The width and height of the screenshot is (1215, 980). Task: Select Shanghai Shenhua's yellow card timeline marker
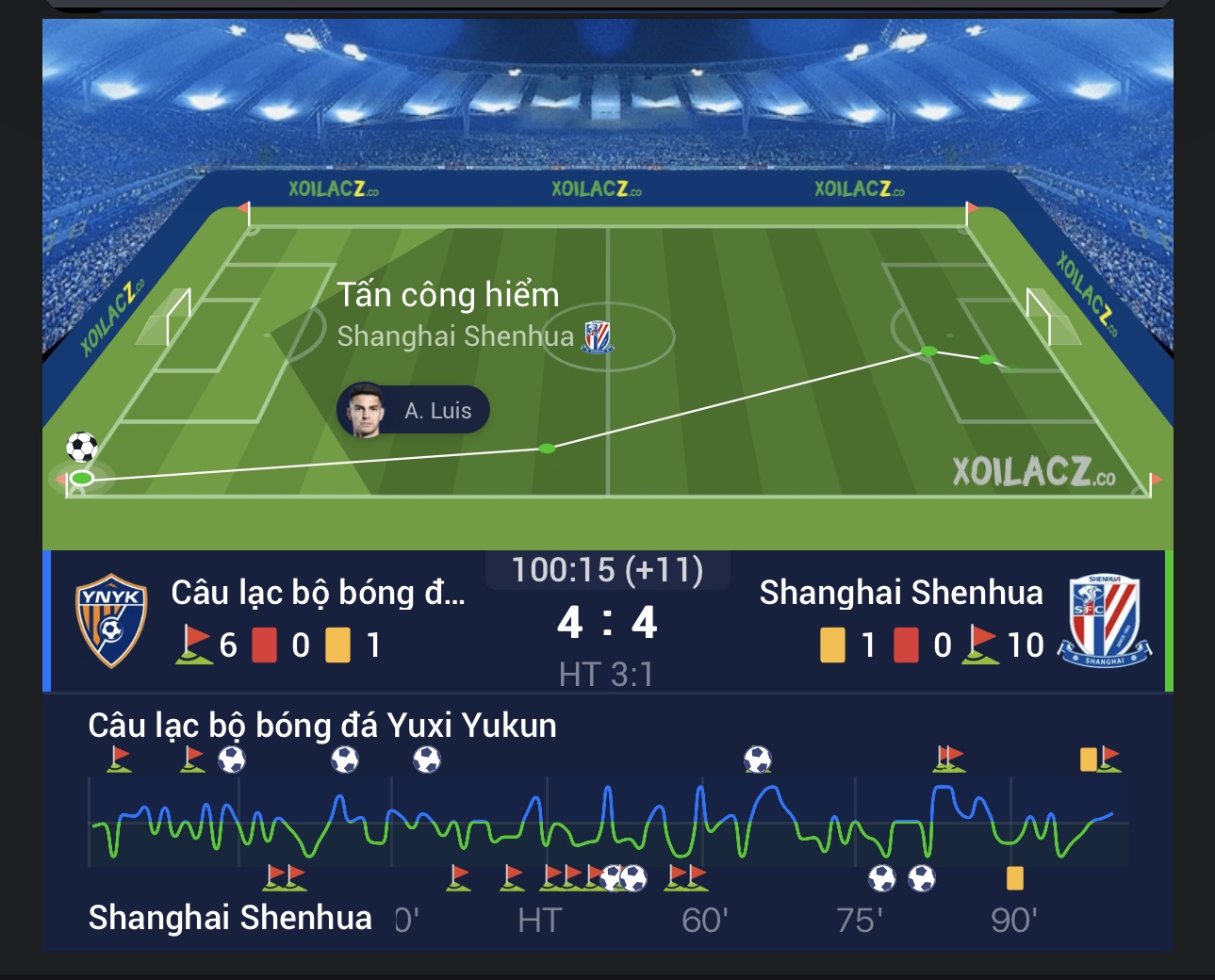point(1014,878)
